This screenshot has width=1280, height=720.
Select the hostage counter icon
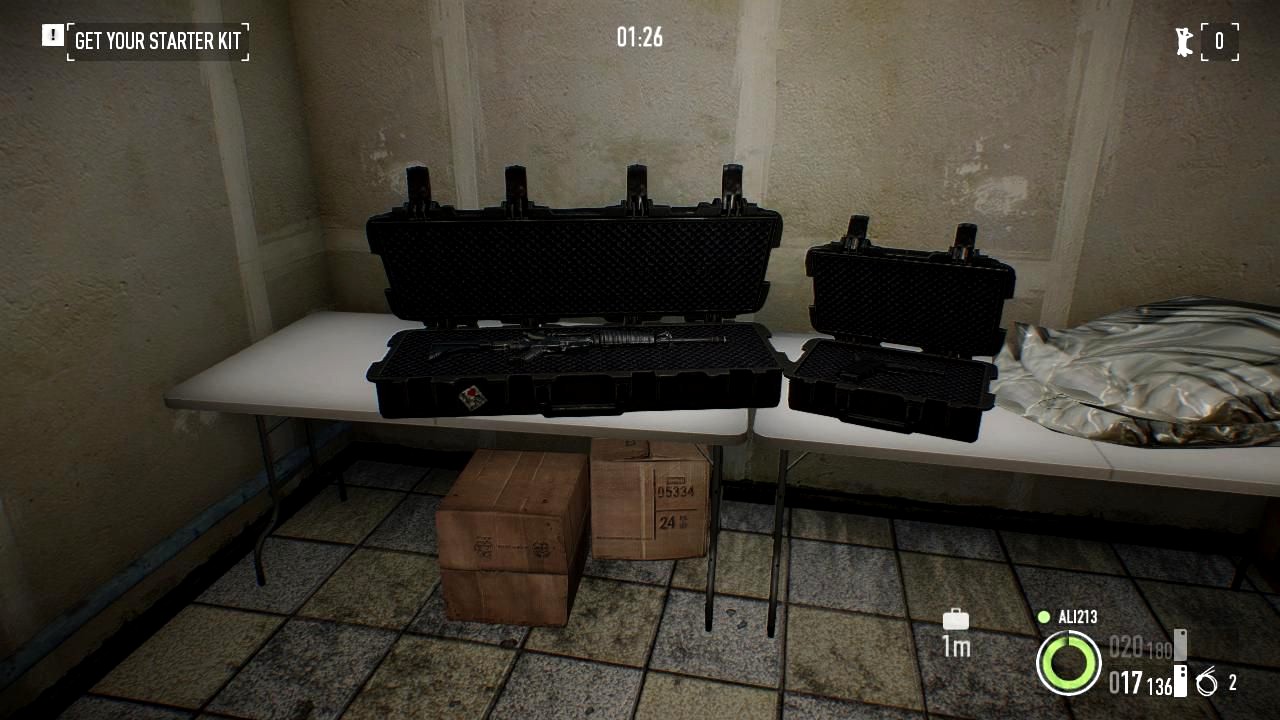coord(1185,41)
